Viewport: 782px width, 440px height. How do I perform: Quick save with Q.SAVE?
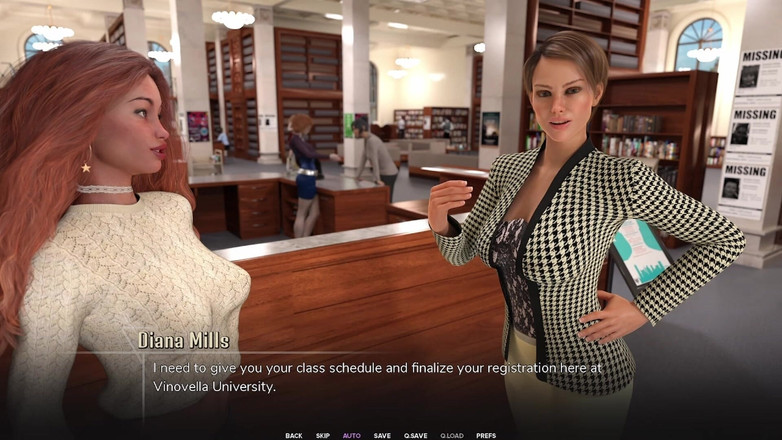(415, 435)
